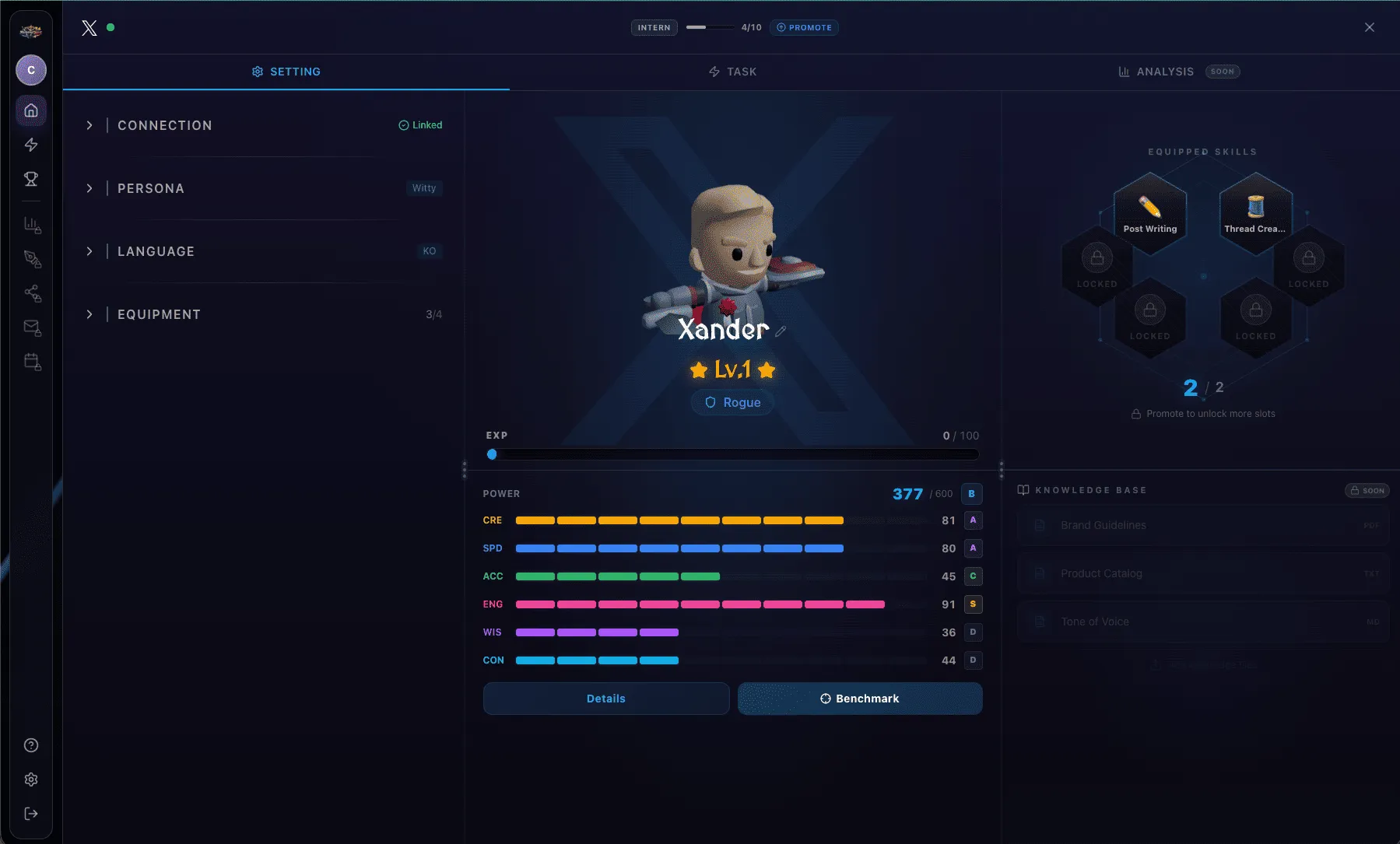
Task: Open the ANALYSIS tab
Action: pyautogui.click(x=1165, y=71)
